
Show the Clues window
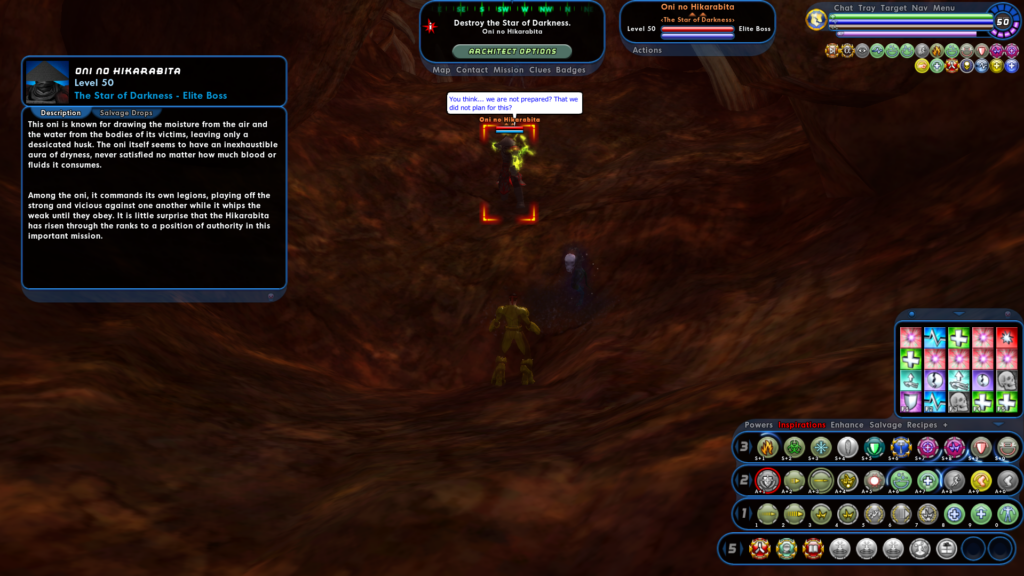(540, 70)
